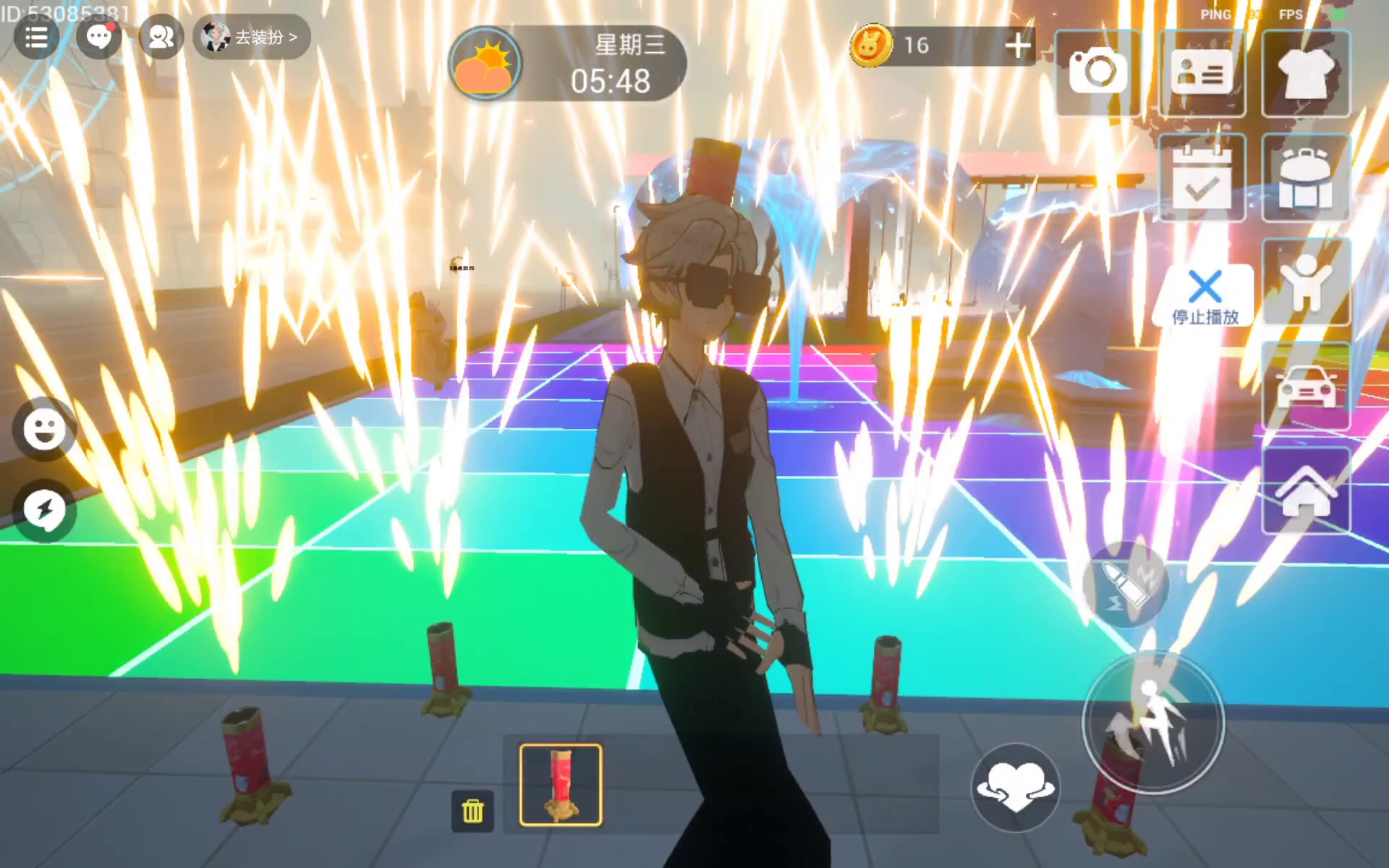Open the backpack inventory

coord(1306,178)
